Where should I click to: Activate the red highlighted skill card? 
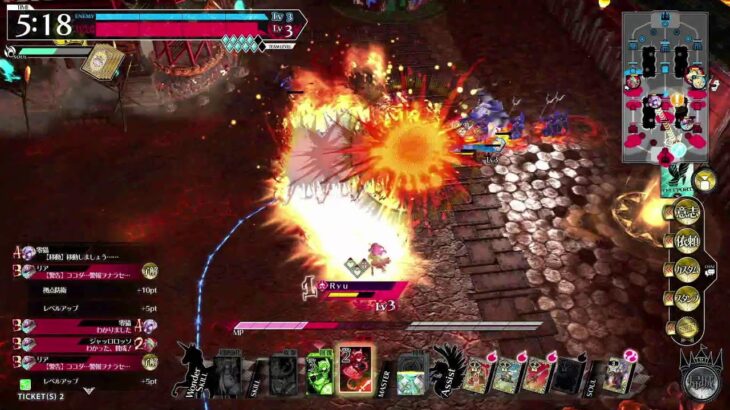click(355, 370)
